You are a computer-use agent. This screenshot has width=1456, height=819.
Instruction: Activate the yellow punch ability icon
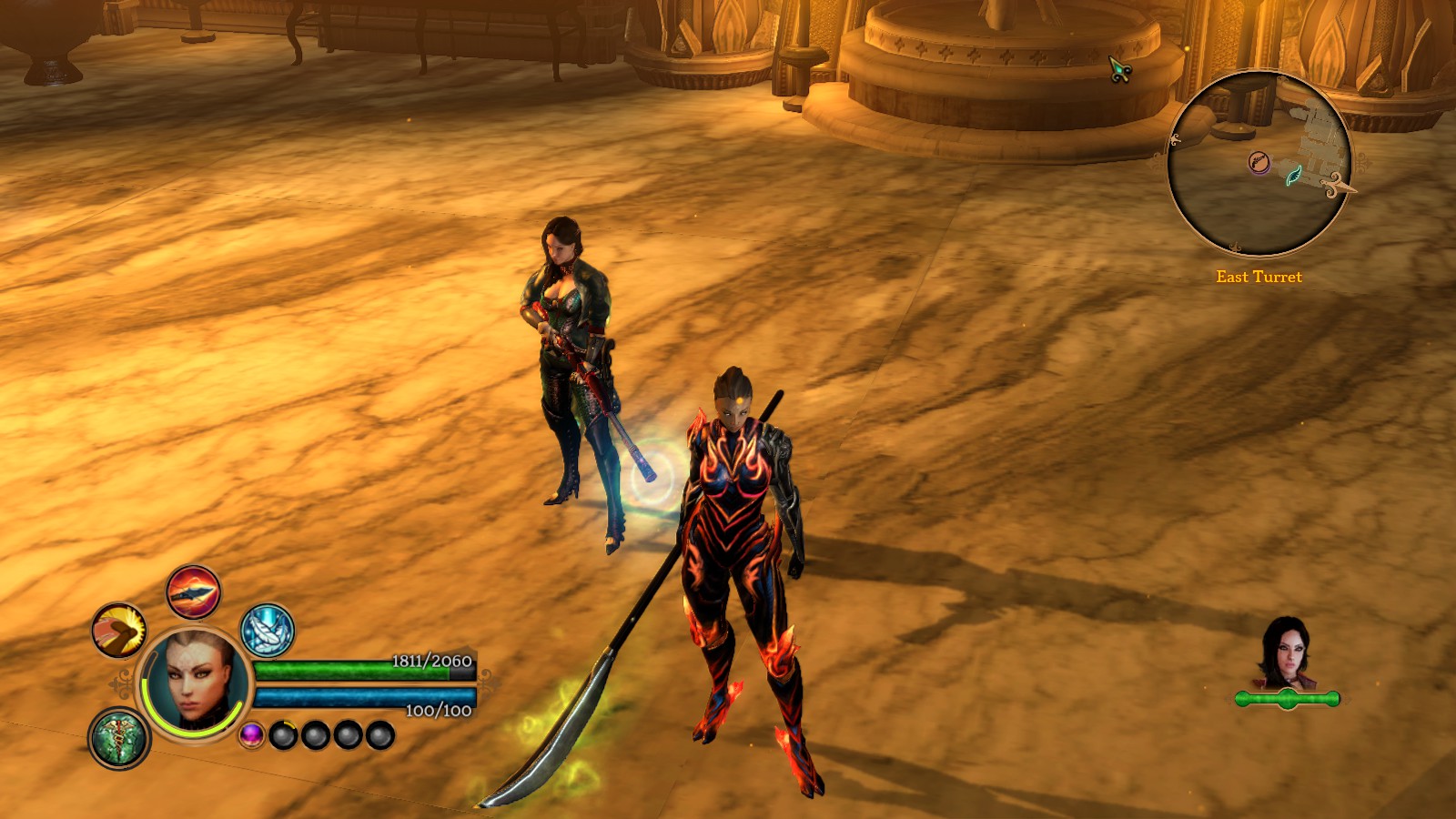pyautogui.click(x=119, y=630)
